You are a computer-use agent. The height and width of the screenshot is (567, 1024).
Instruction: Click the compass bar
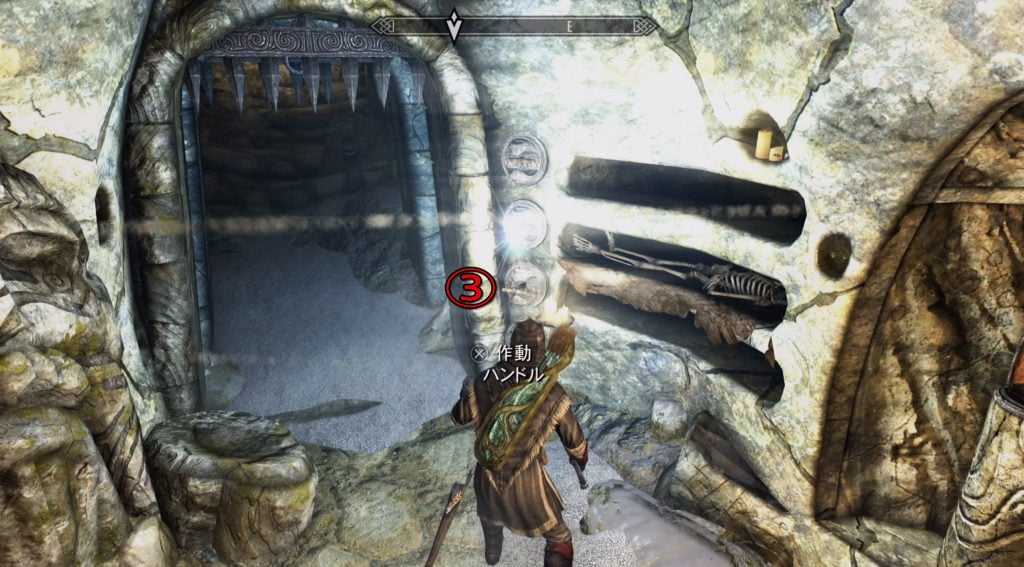tap(512, 27)
